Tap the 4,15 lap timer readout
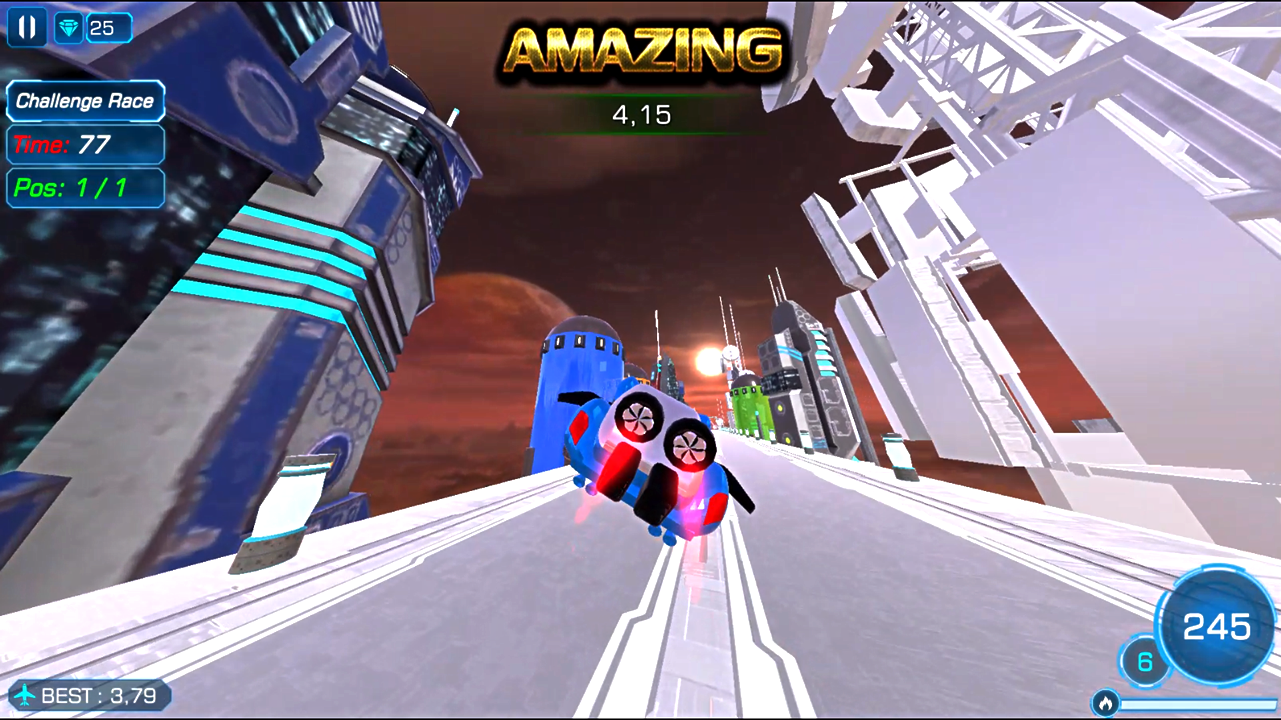Image resolution: width=1281 pixels, height=720 pixels. (641, 114)
